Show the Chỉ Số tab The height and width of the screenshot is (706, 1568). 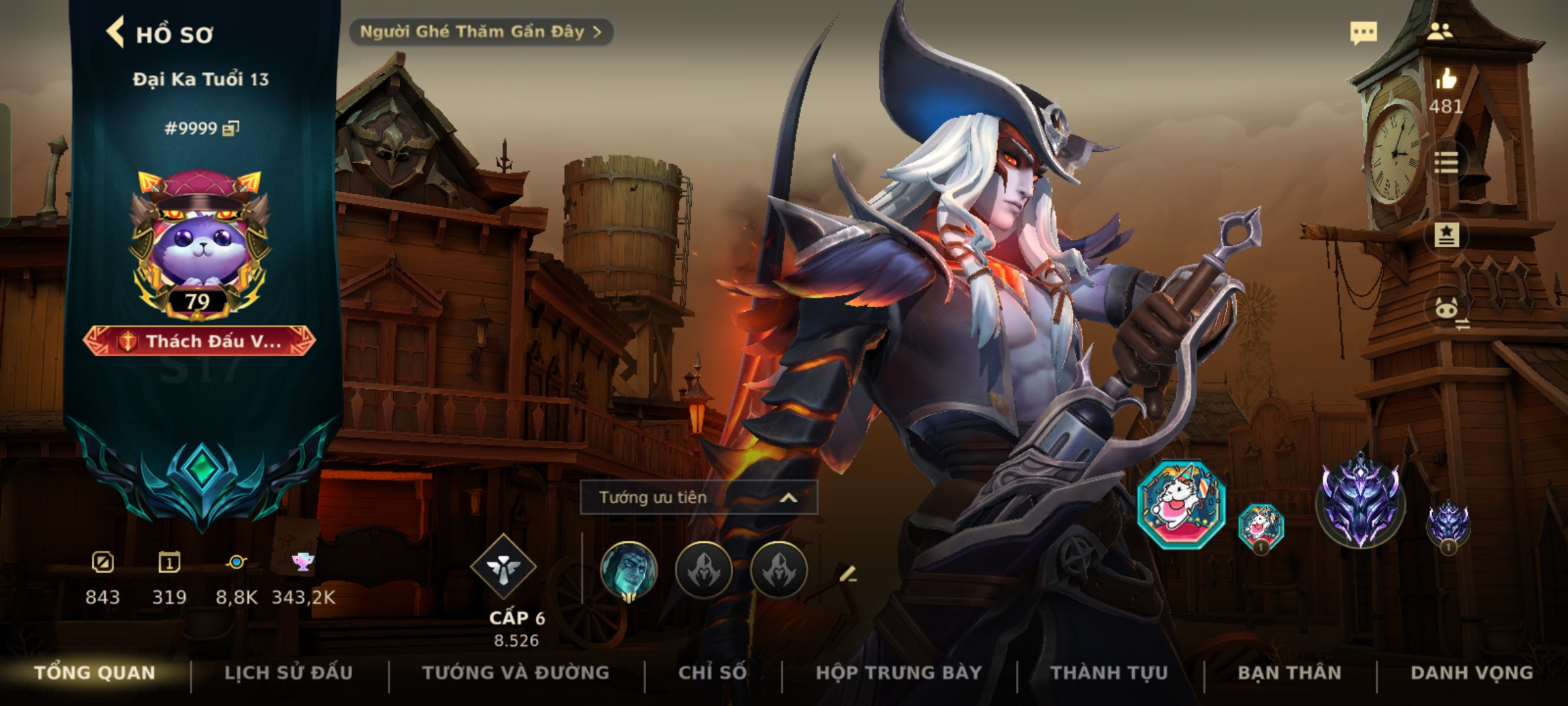[712, 673]
